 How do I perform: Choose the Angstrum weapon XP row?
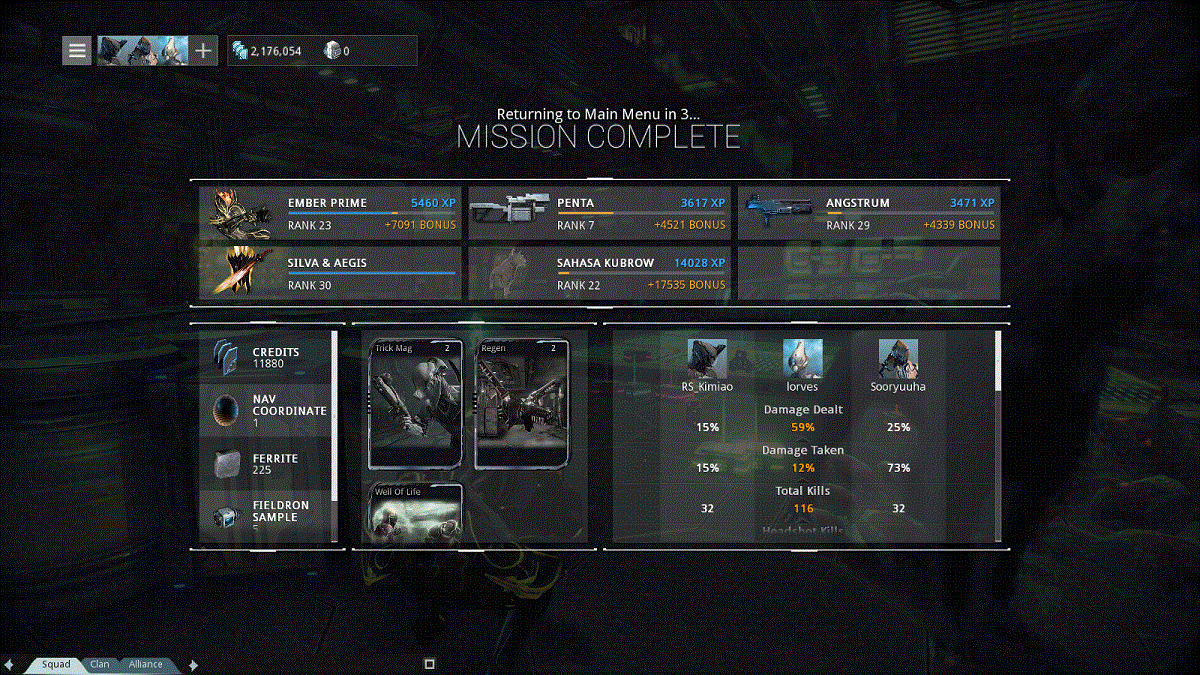point(869,213)
